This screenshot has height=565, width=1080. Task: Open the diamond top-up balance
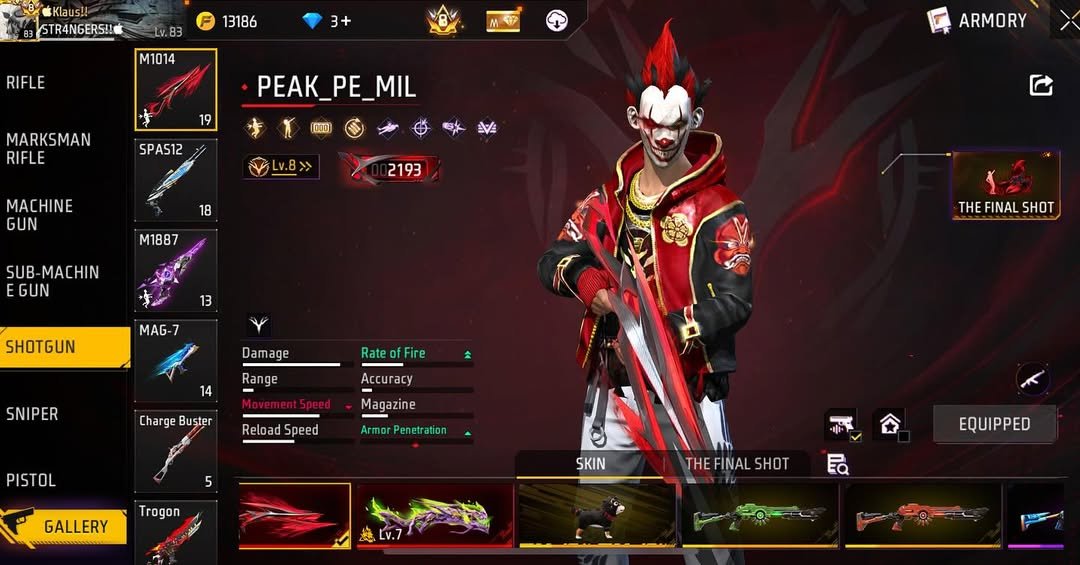click(x=326, y=21)
